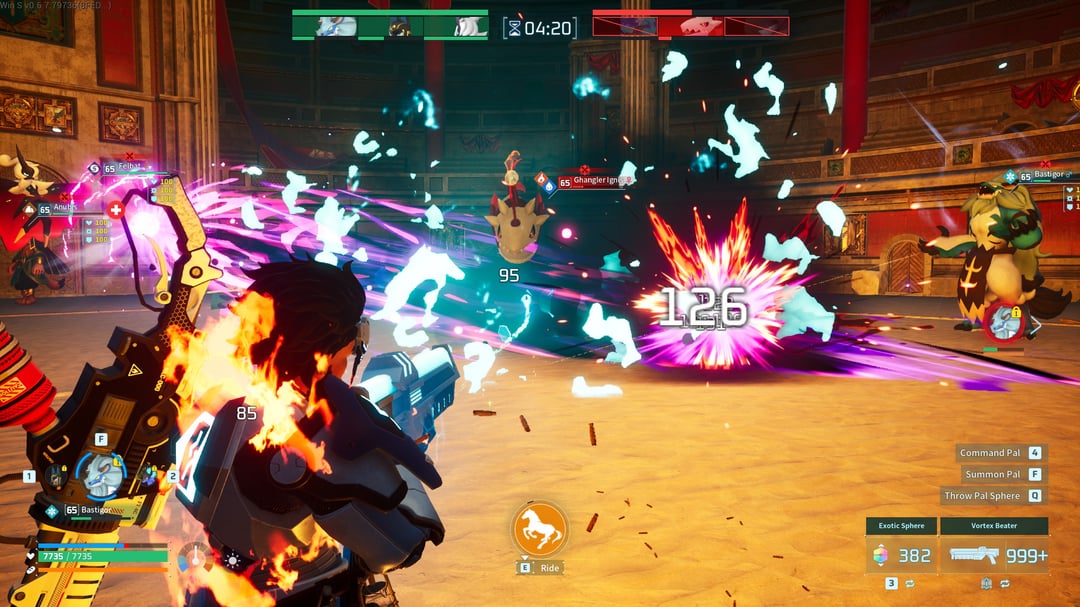Viewport: 1080px width, 607px height.
Task: Choose the Anubis pal slot in the party wheel
Action: (56, 476)
